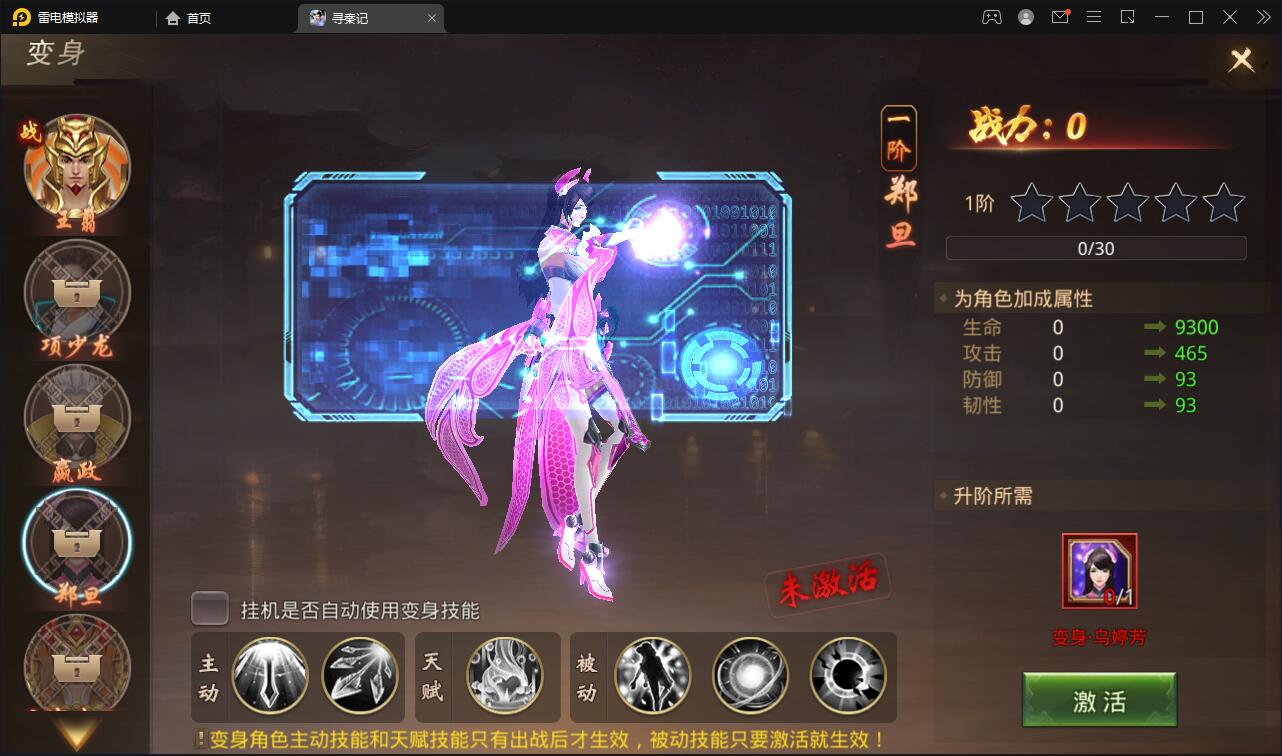Open the second active skill icon details
Screen dimensions: 1282x756
tap(360, 677)
